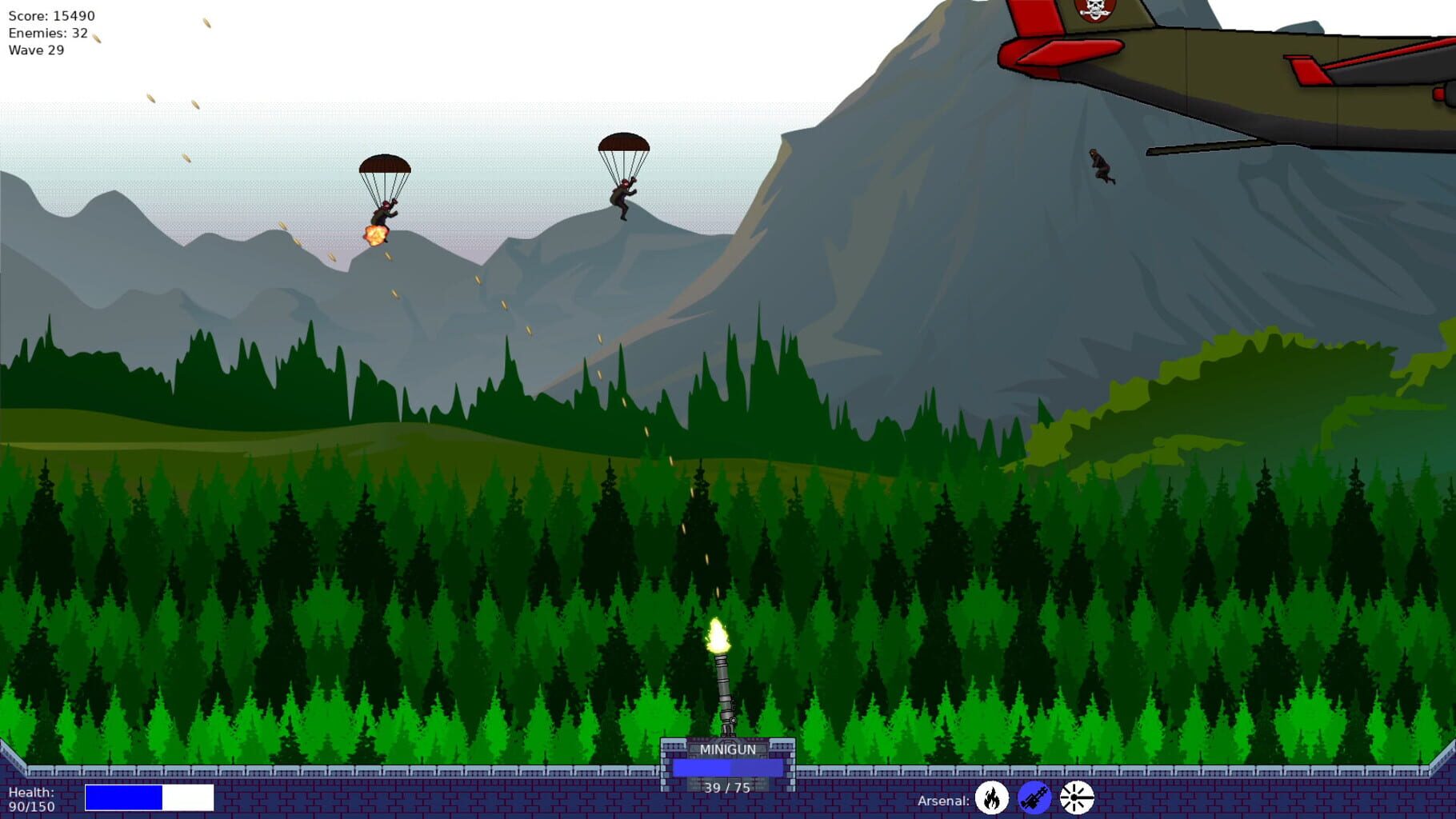
Task: Activate the sunburst weapon slot
Action: click(1076, 798)
